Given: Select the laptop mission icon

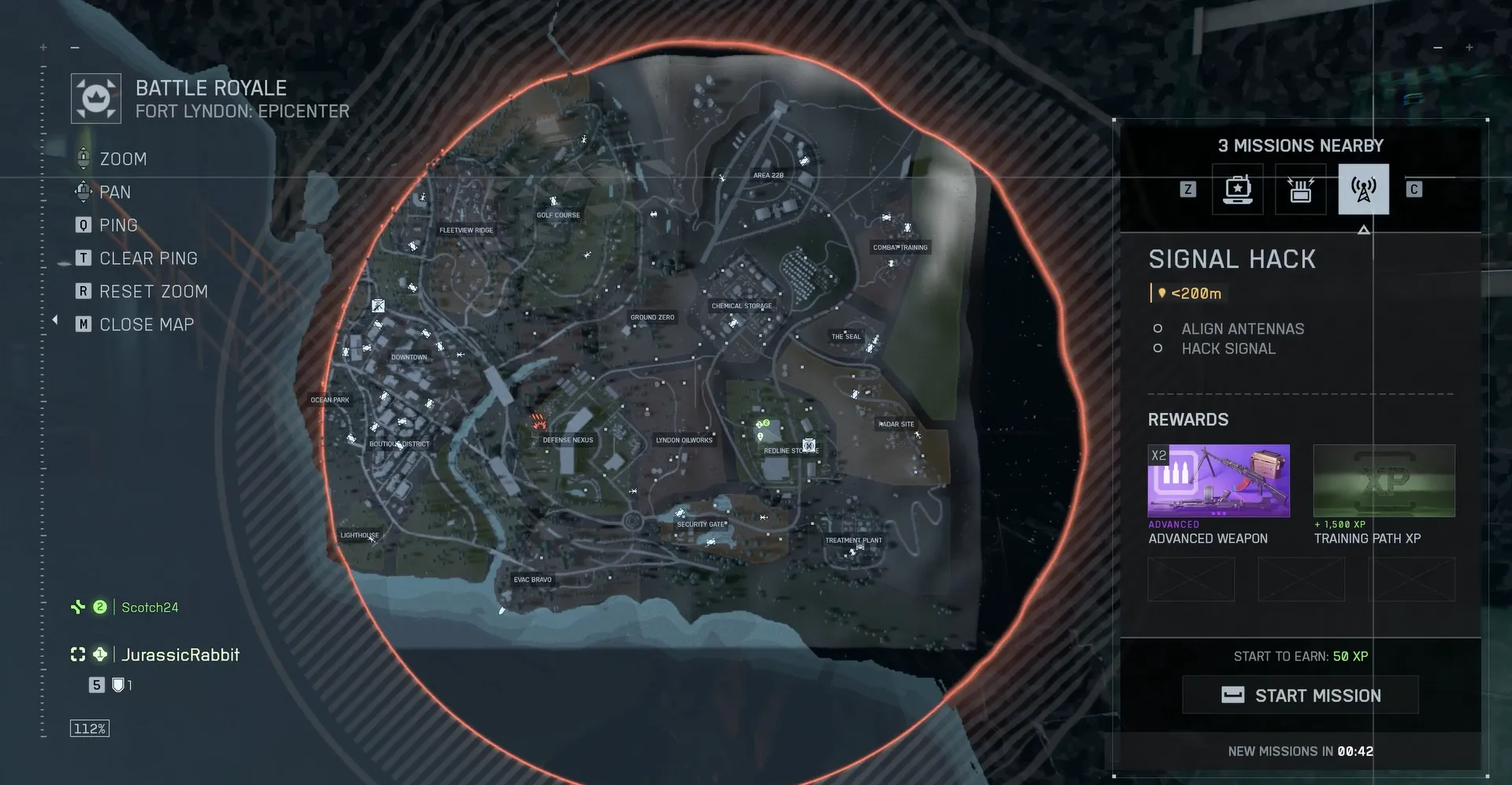Looking at the screenshot, I should 1237,189.
